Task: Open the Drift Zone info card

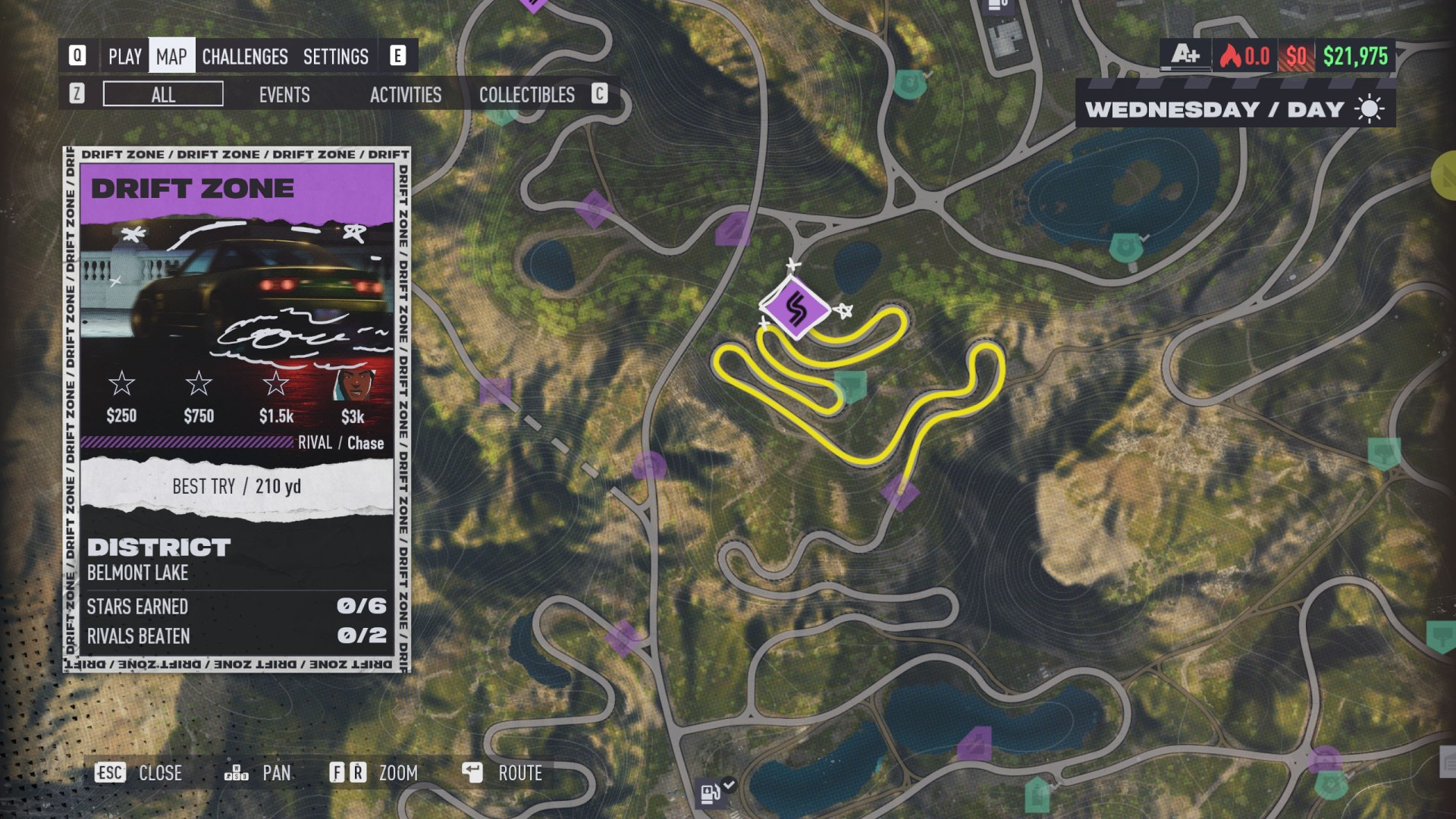Action: (237, 409)
